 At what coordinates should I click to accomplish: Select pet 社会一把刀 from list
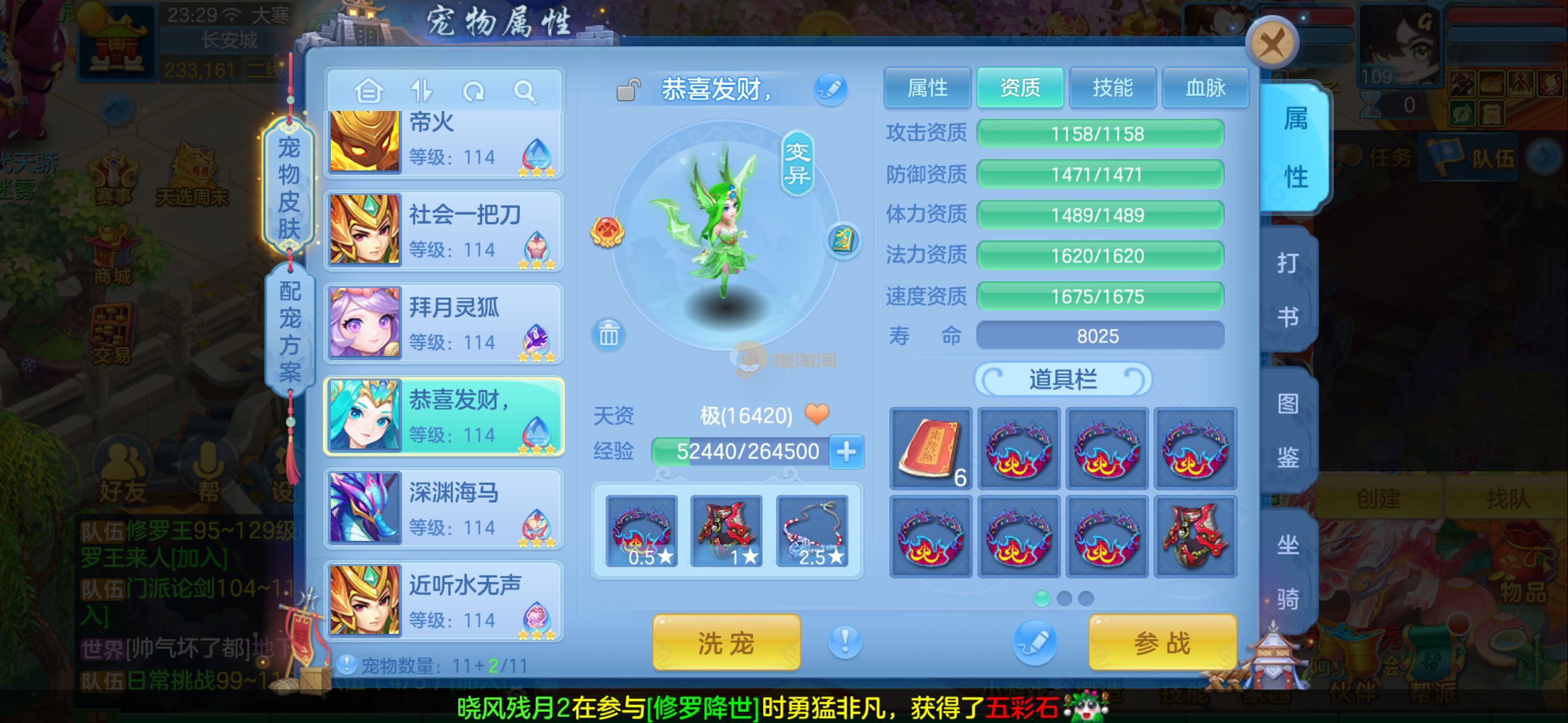pyautogui.click(x=444, y=231)
